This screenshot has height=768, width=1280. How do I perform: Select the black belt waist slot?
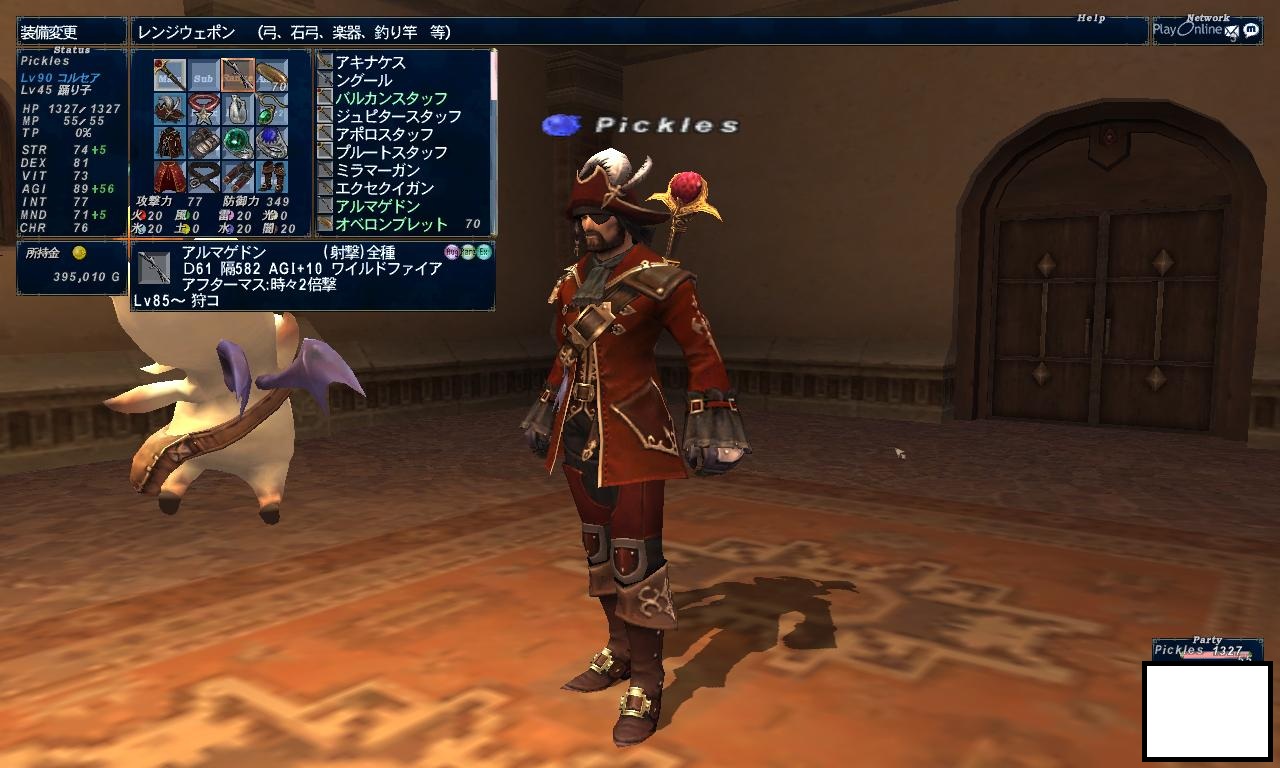click(204, 176)
